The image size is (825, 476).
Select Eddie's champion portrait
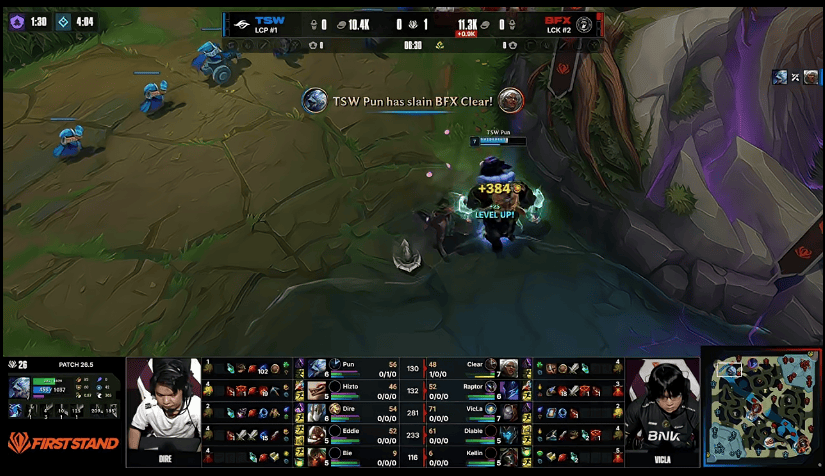click(x=317, y=433)
